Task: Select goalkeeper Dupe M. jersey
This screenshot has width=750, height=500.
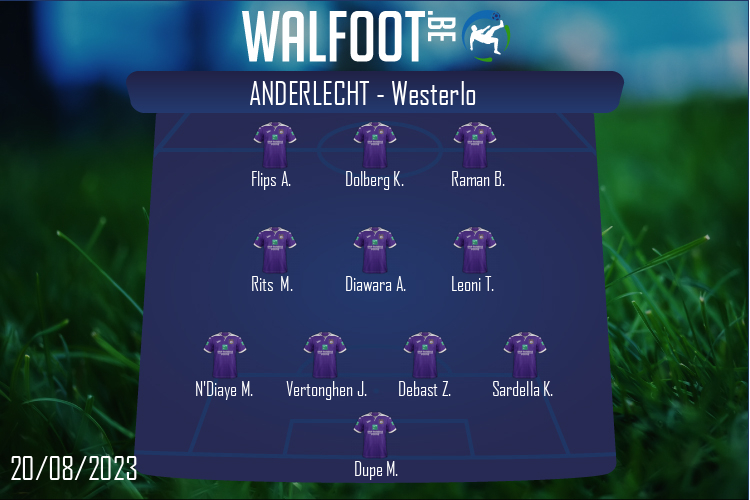Action: point(375,436)
